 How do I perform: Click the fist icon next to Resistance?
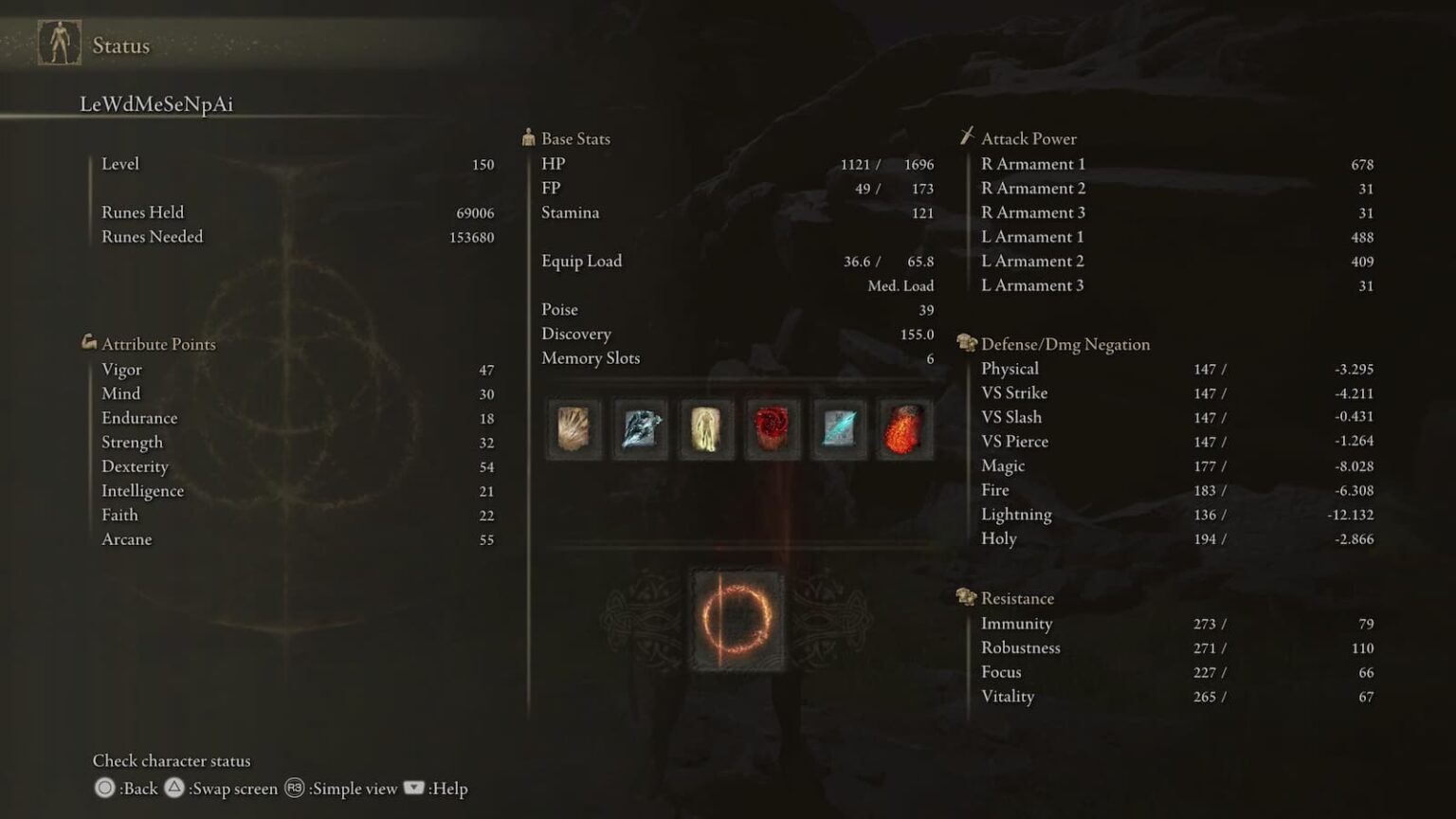(967, 596)
